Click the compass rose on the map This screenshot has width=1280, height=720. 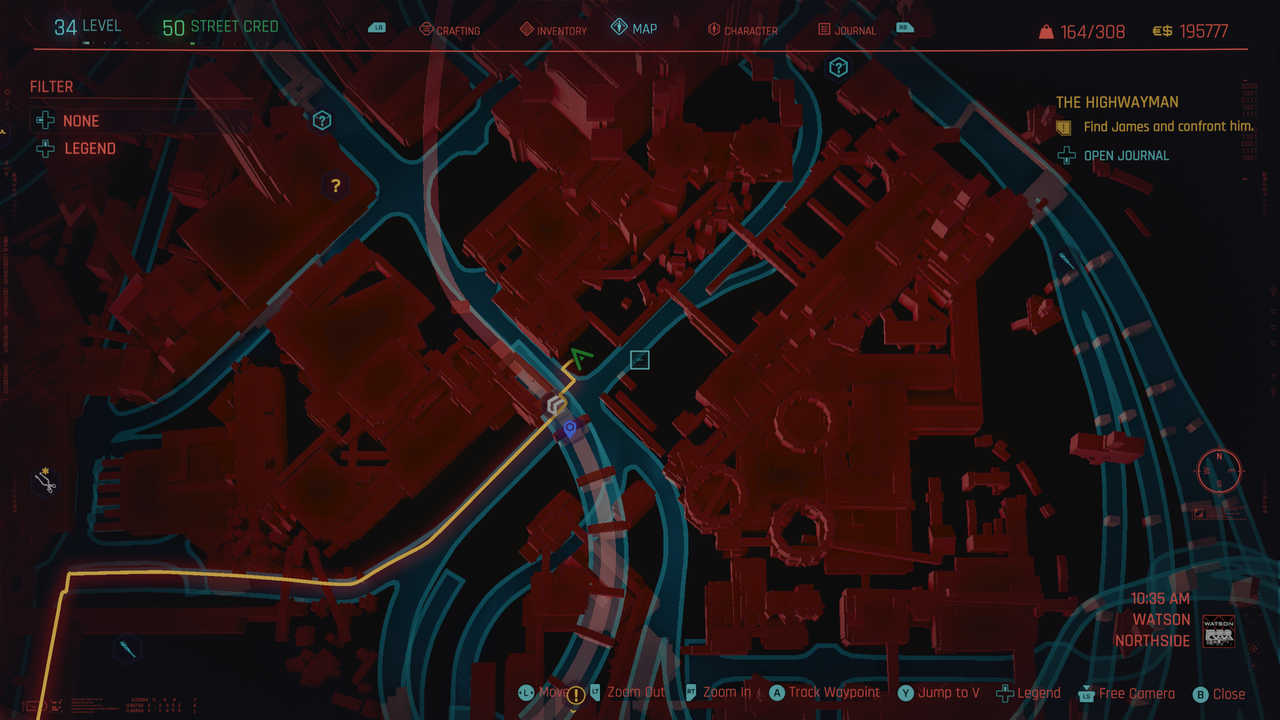1219,470
